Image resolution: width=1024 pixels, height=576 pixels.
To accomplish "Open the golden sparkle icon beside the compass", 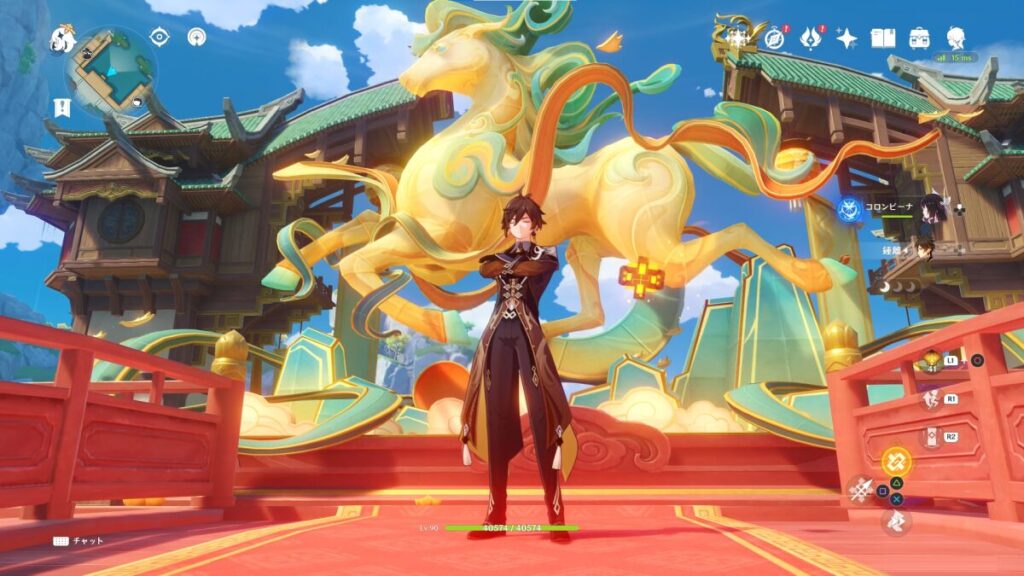I will coord(738,38).
